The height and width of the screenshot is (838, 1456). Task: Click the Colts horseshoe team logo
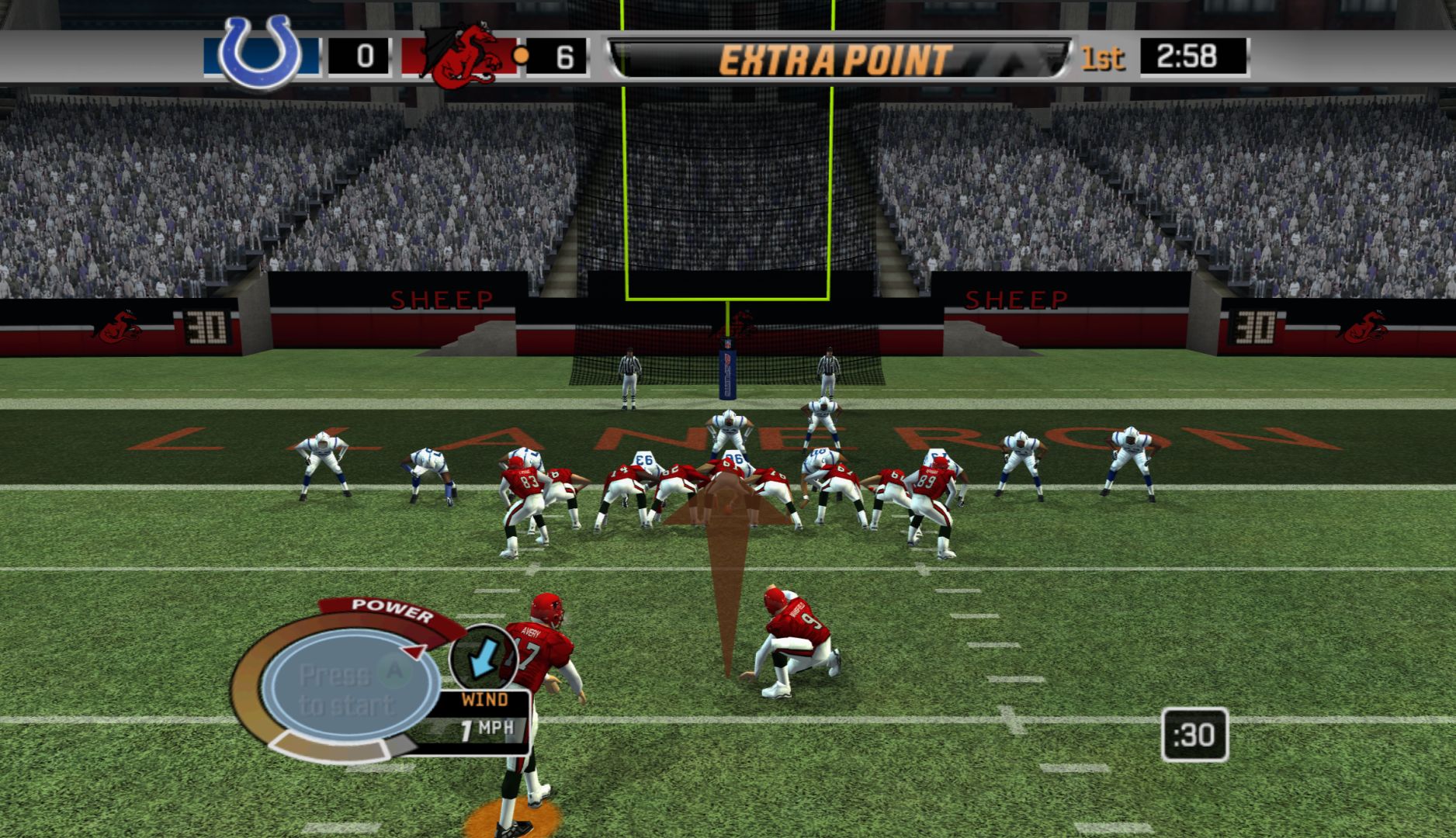tap(260, 53)
